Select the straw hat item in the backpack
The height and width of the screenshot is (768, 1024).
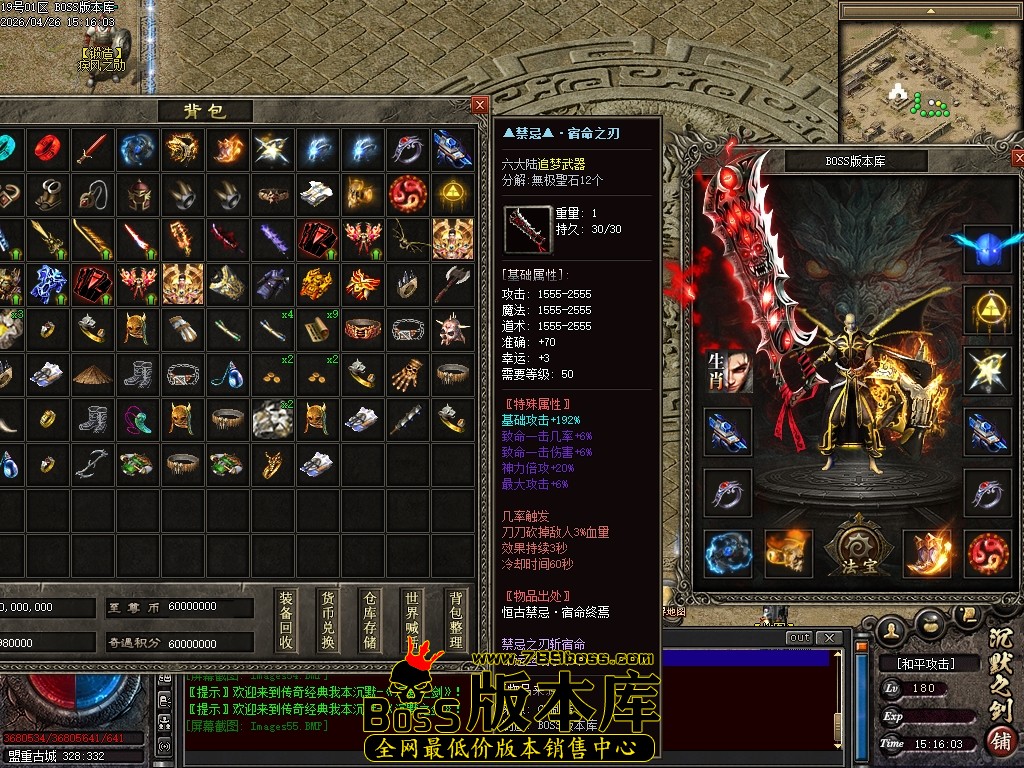92,374
